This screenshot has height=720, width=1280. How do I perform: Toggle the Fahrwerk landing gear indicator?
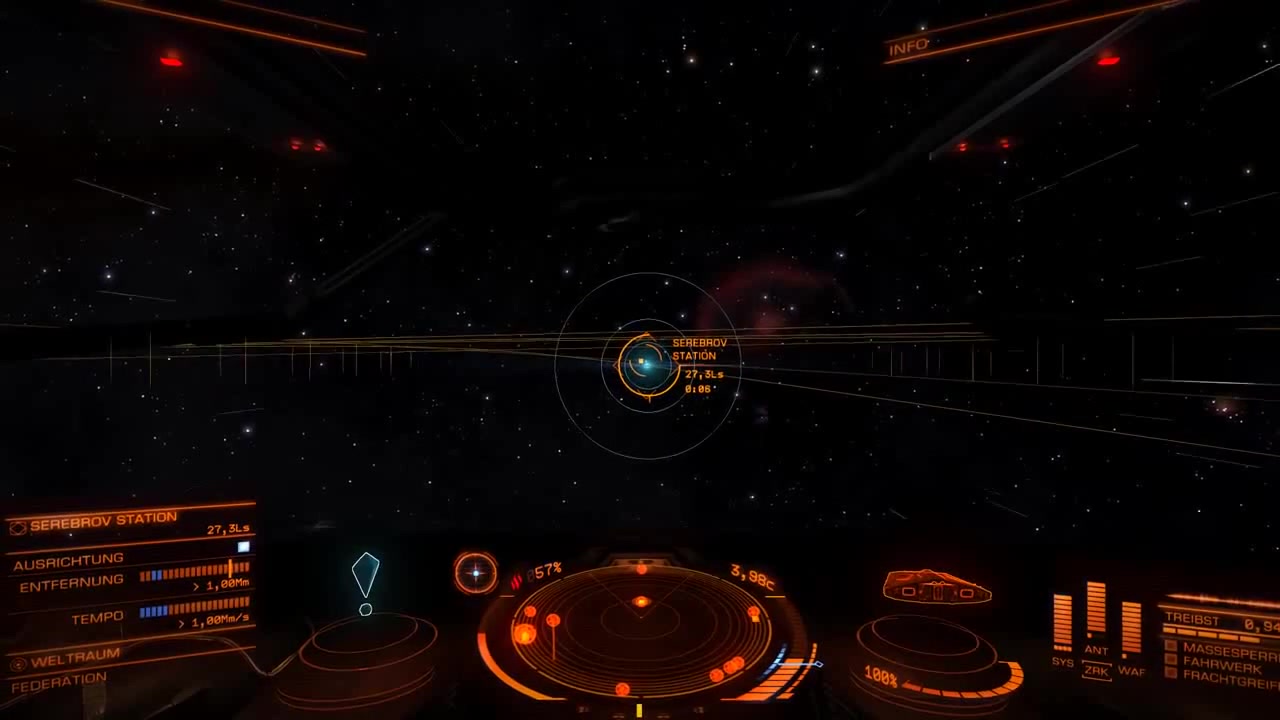pos(1171,659)
